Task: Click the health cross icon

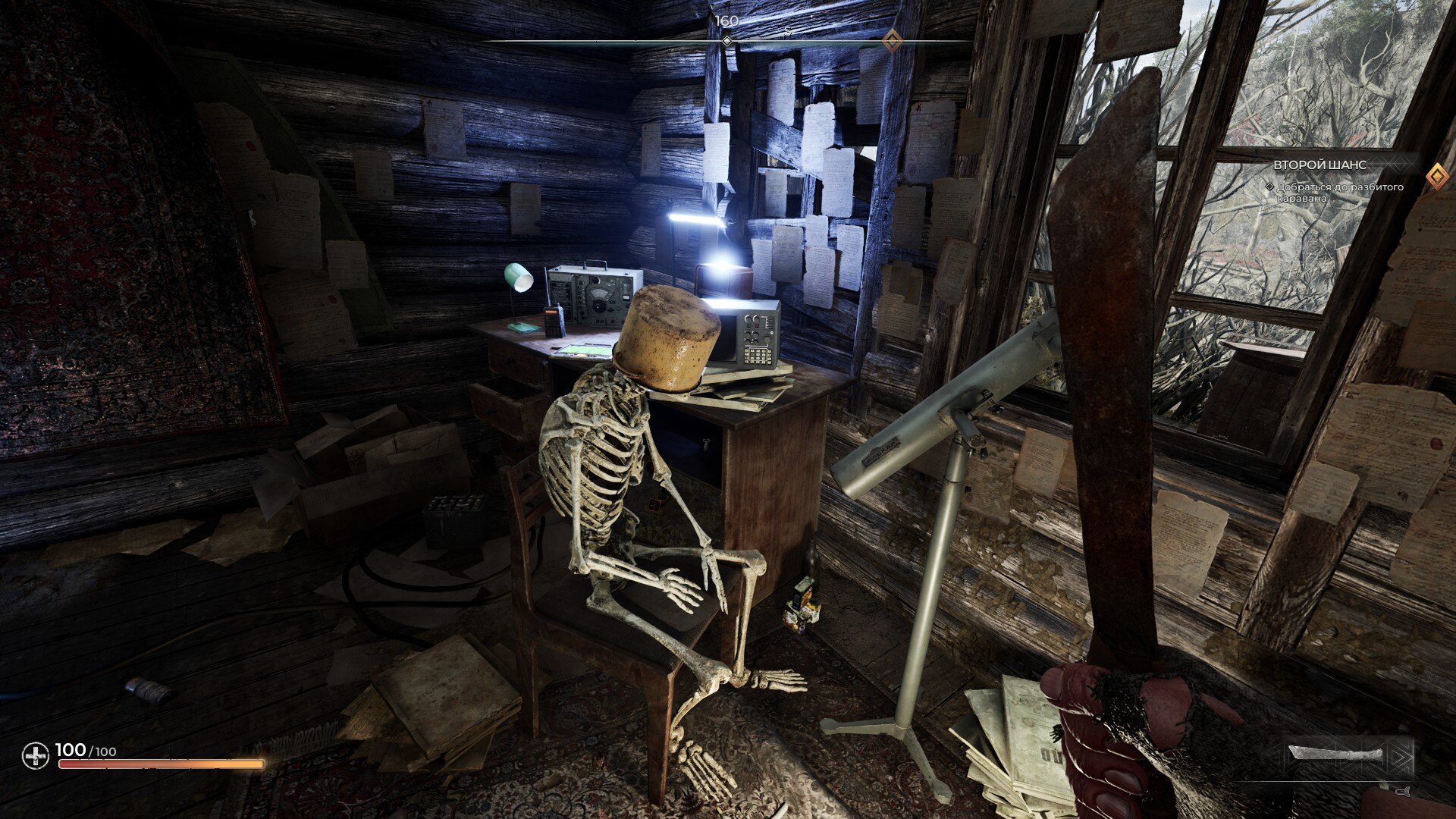Action: tap(35, 756)
